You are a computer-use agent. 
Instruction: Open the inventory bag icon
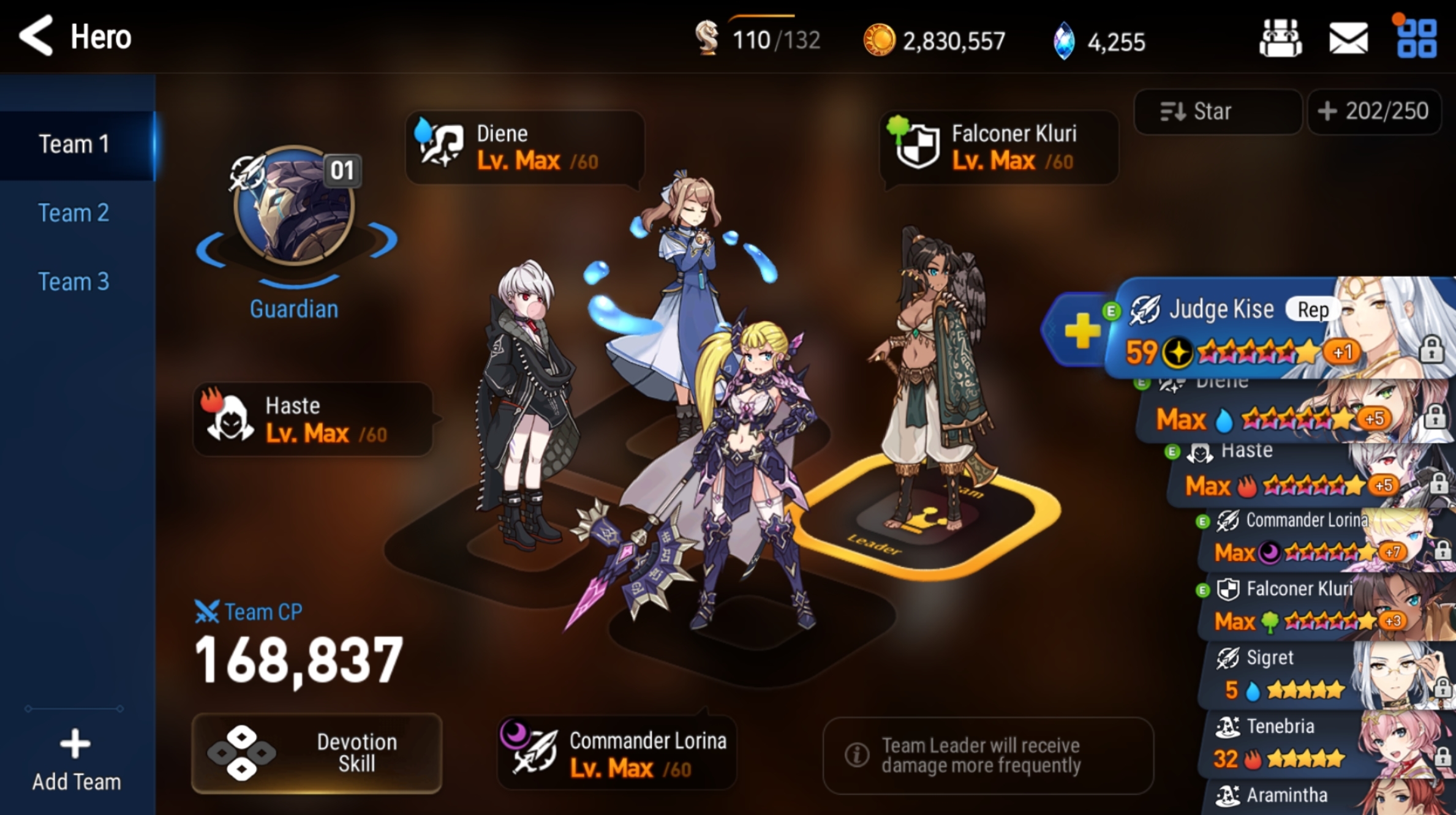point(1280,38)
